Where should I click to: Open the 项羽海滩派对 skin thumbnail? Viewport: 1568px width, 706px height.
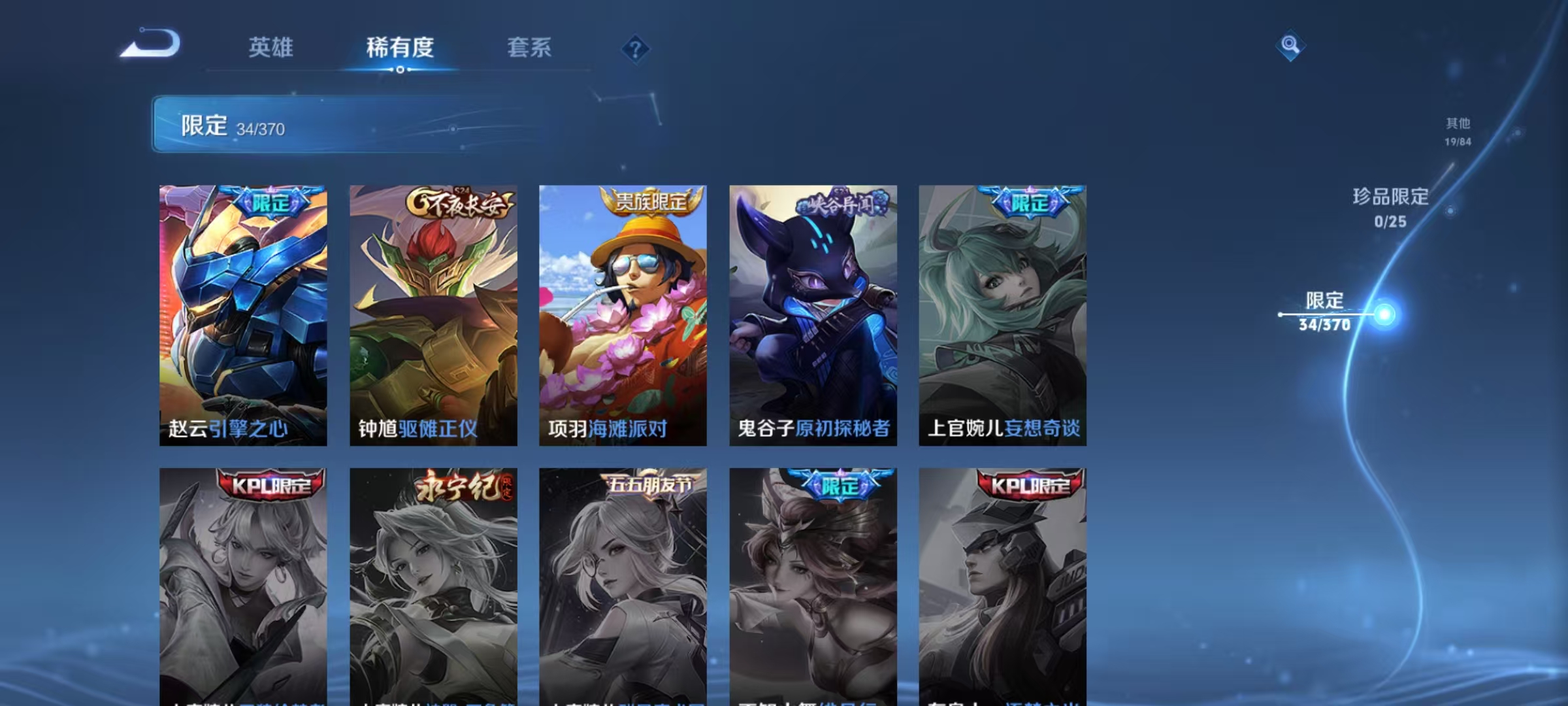(623, 314)
